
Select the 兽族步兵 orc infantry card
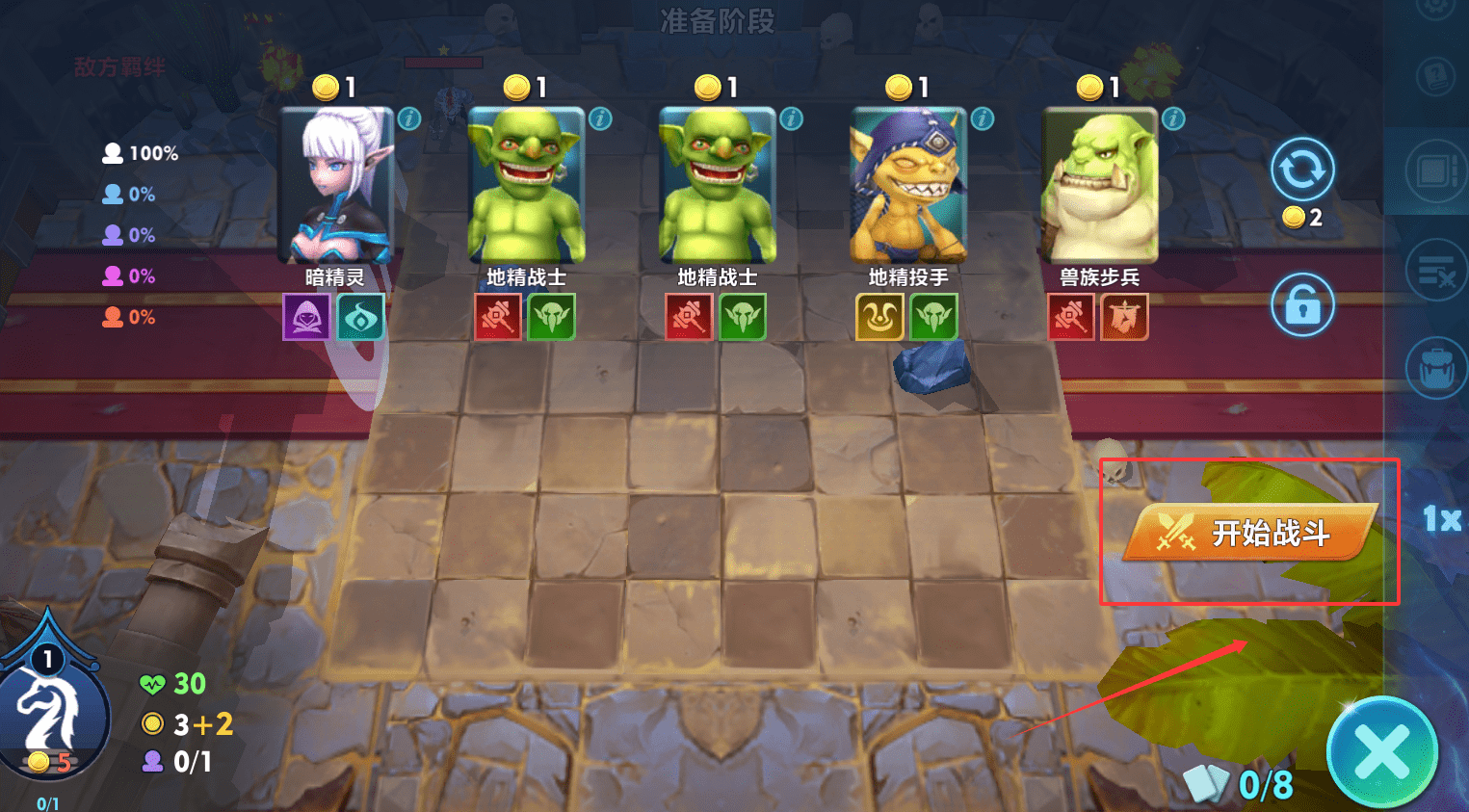coord(1099,186)
